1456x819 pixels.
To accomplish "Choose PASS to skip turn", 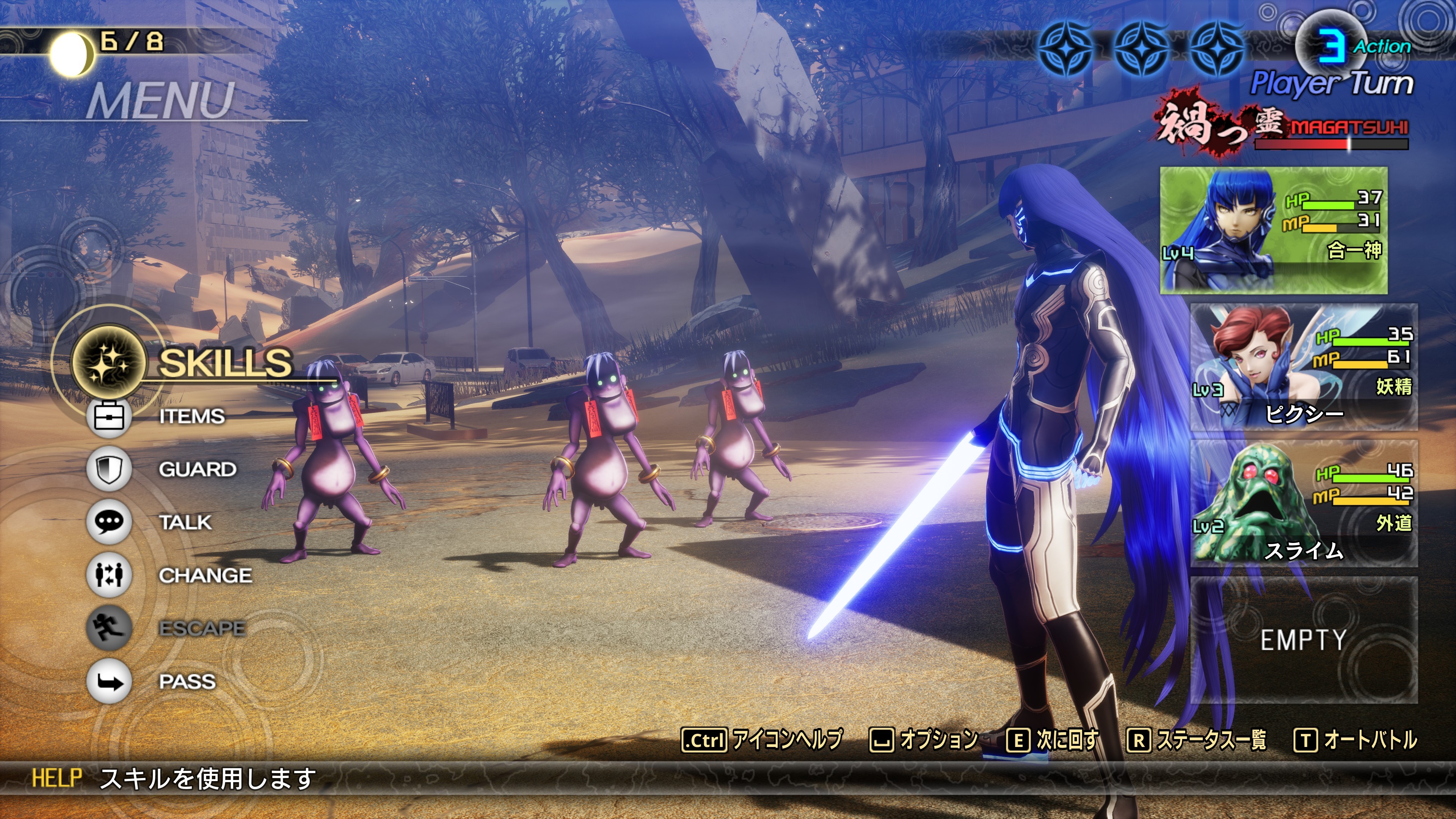I will [x=187, y=682].
